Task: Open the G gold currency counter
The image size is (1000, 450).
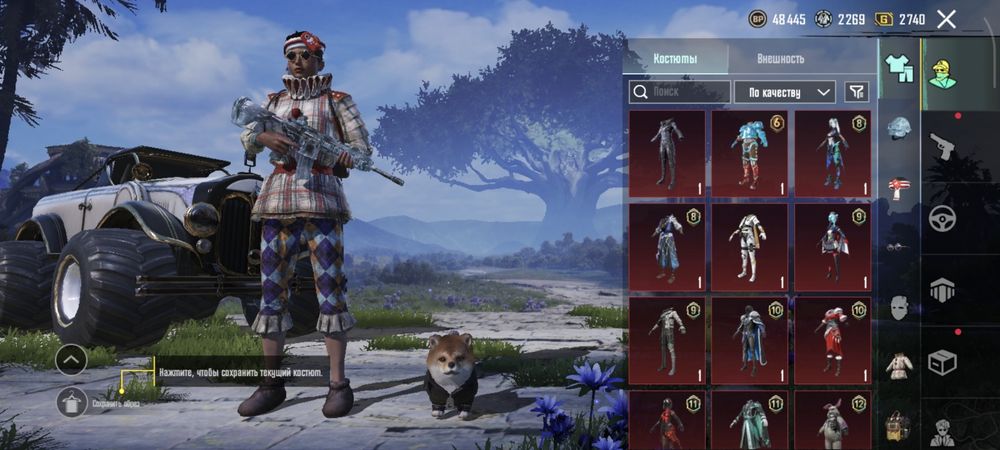Action: [900, 19]
